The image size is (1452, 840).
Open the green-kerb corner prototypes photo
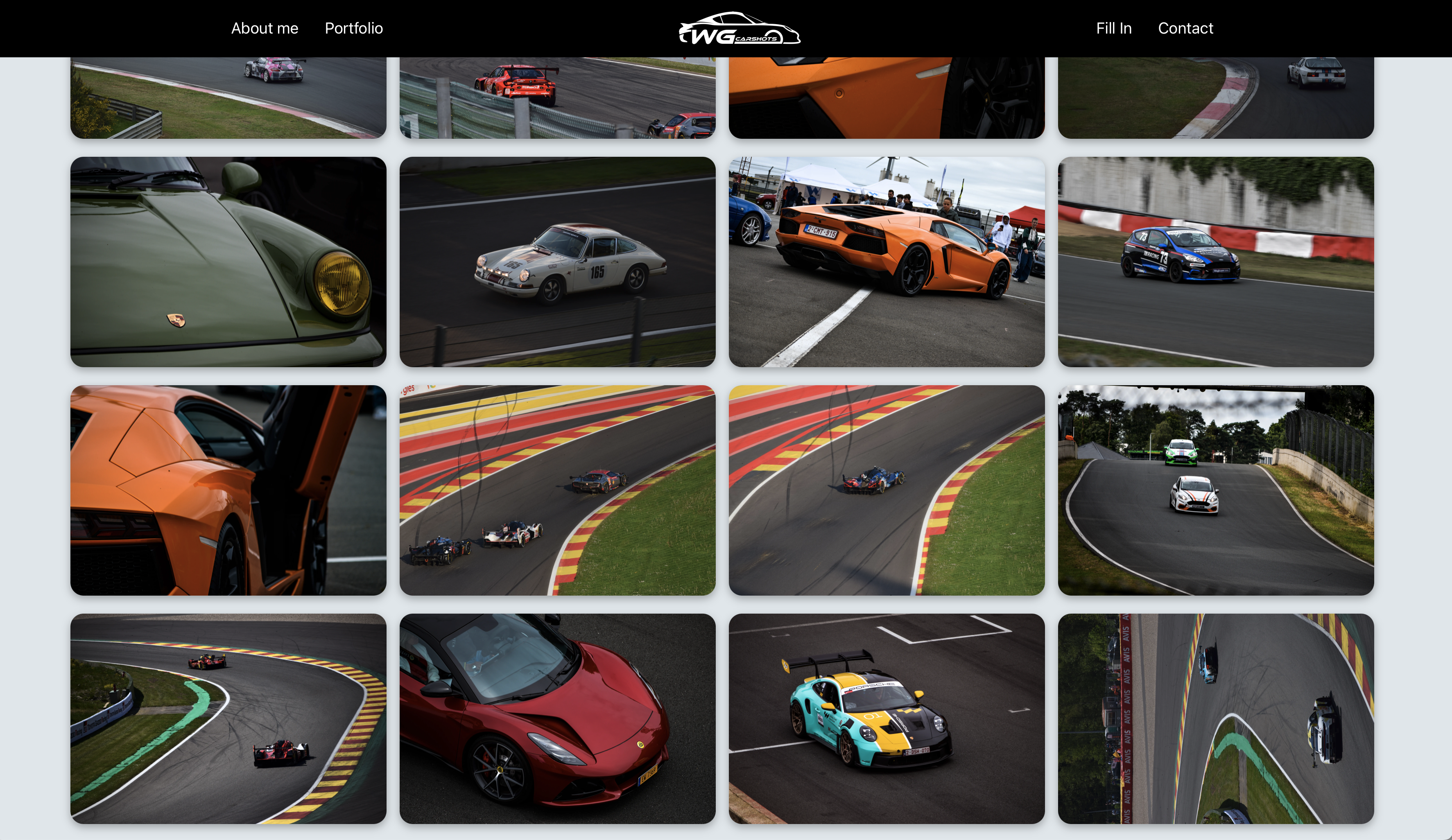228,718
